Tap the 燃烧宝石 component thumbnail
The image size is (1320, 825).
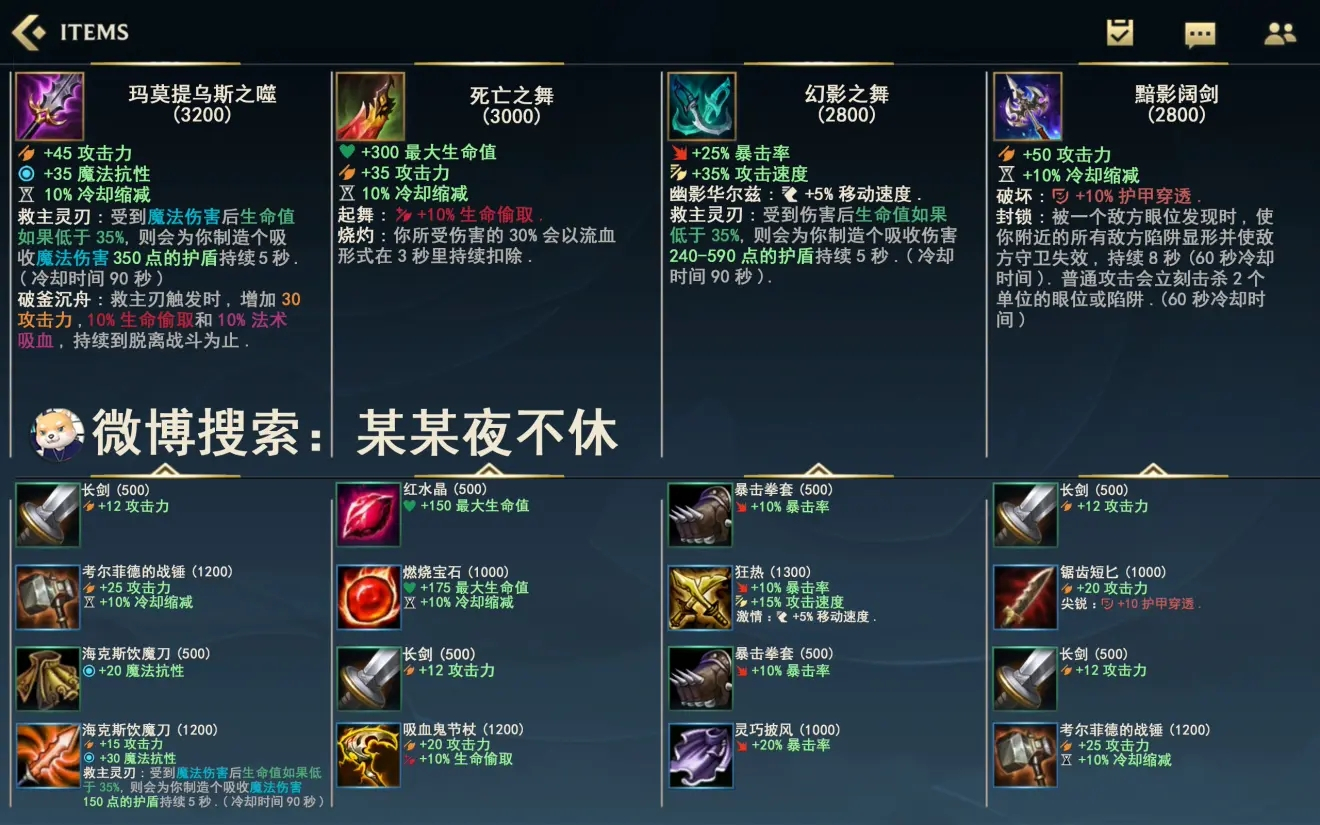click(x=369, y=596)
